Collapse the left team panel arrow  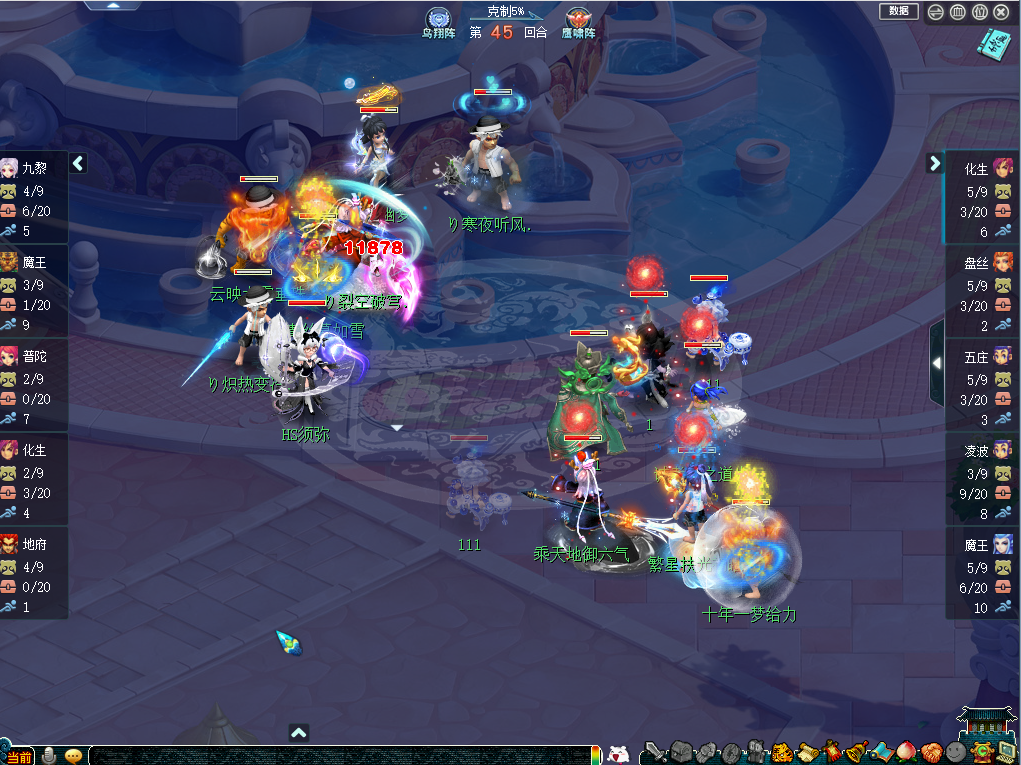click(x=78, y=163)
